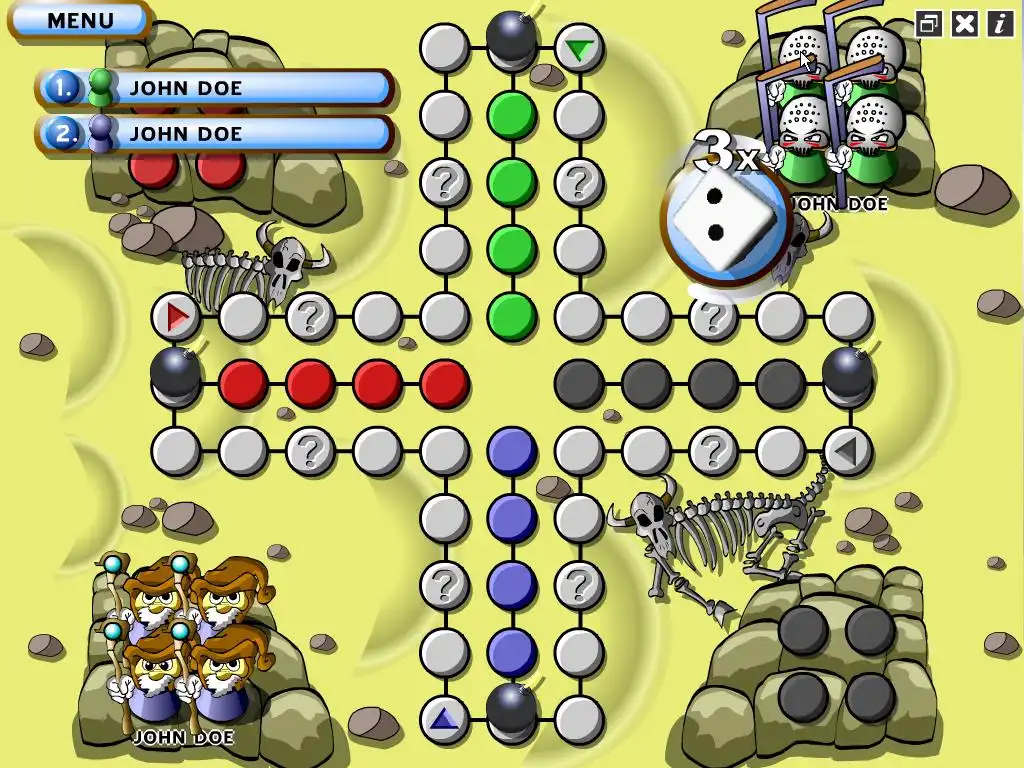Open the info button
1024x768 pixels.
999,24
